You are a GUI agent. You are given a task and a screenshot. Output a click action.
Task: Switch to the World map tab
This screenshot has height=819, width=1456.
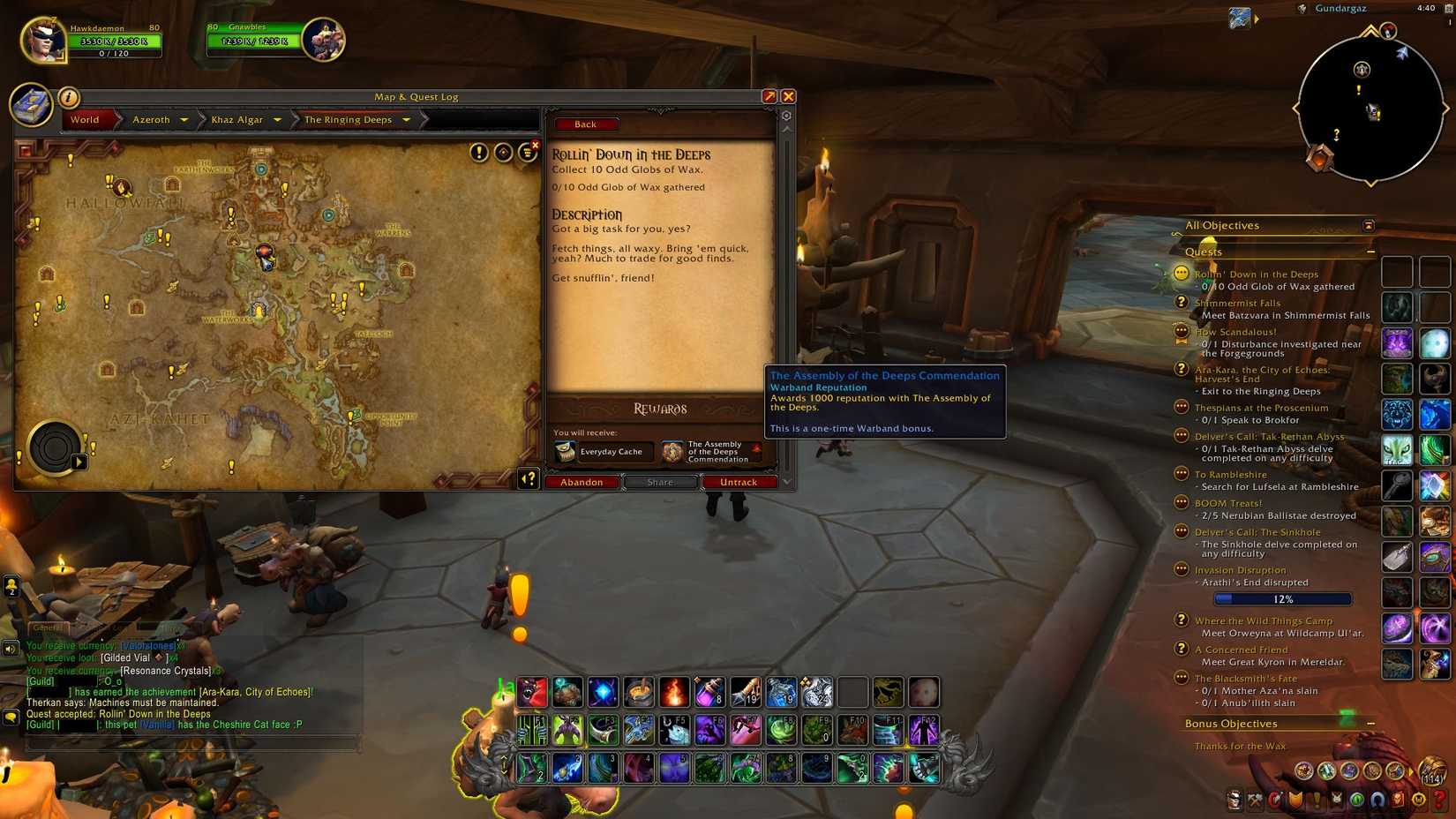coord(85,119)
